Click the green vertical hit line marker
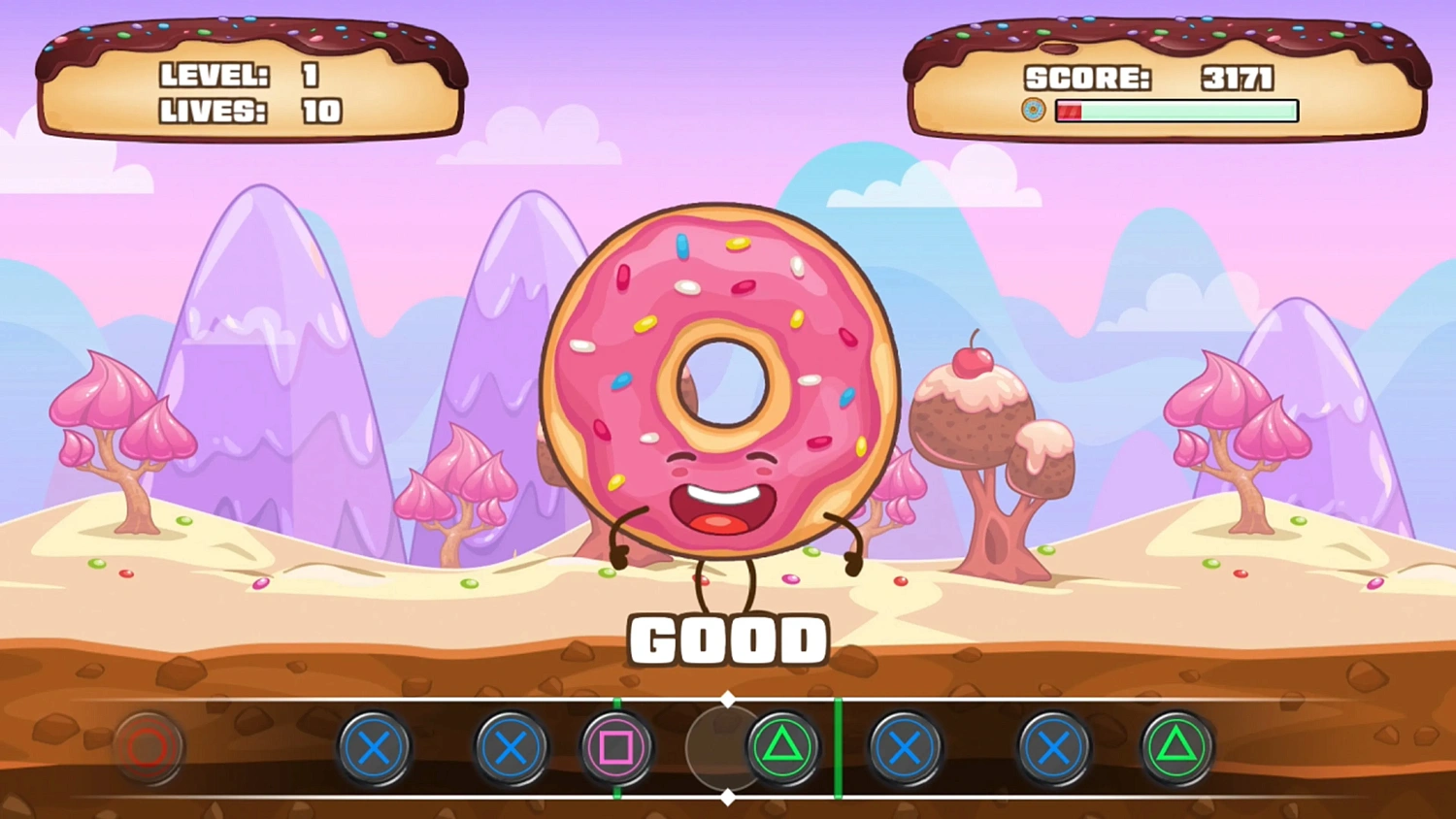 pyautogui.click(x=839, y=747)
